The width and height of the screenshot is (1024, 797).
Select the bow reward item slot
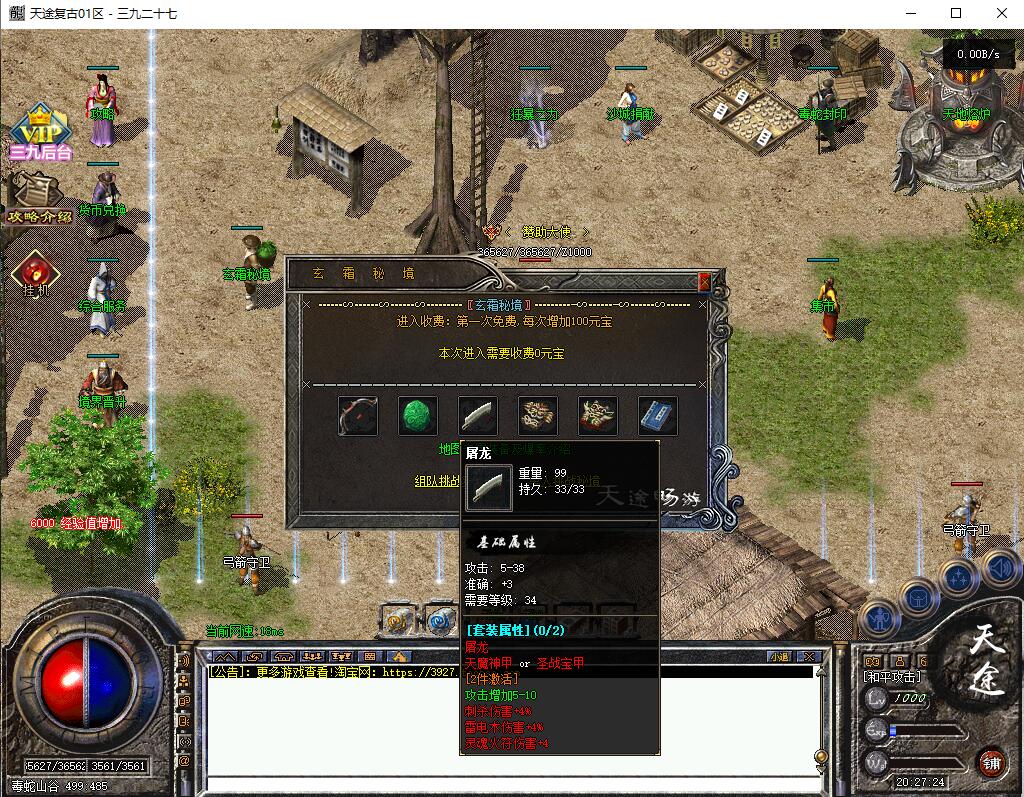click(x=358, y=416)
